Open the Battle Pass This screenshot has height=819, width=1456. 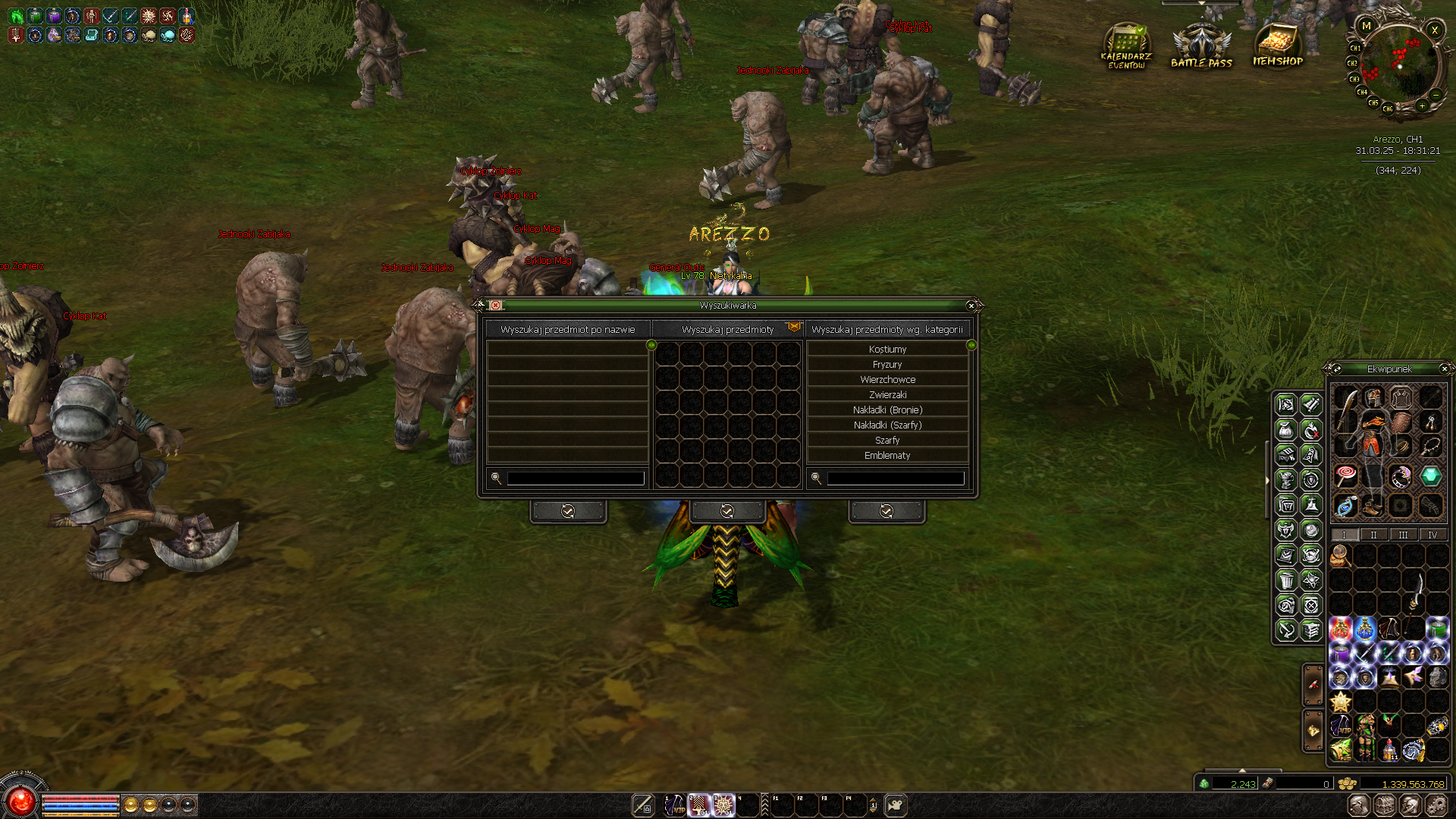(x=1201, y=47)
